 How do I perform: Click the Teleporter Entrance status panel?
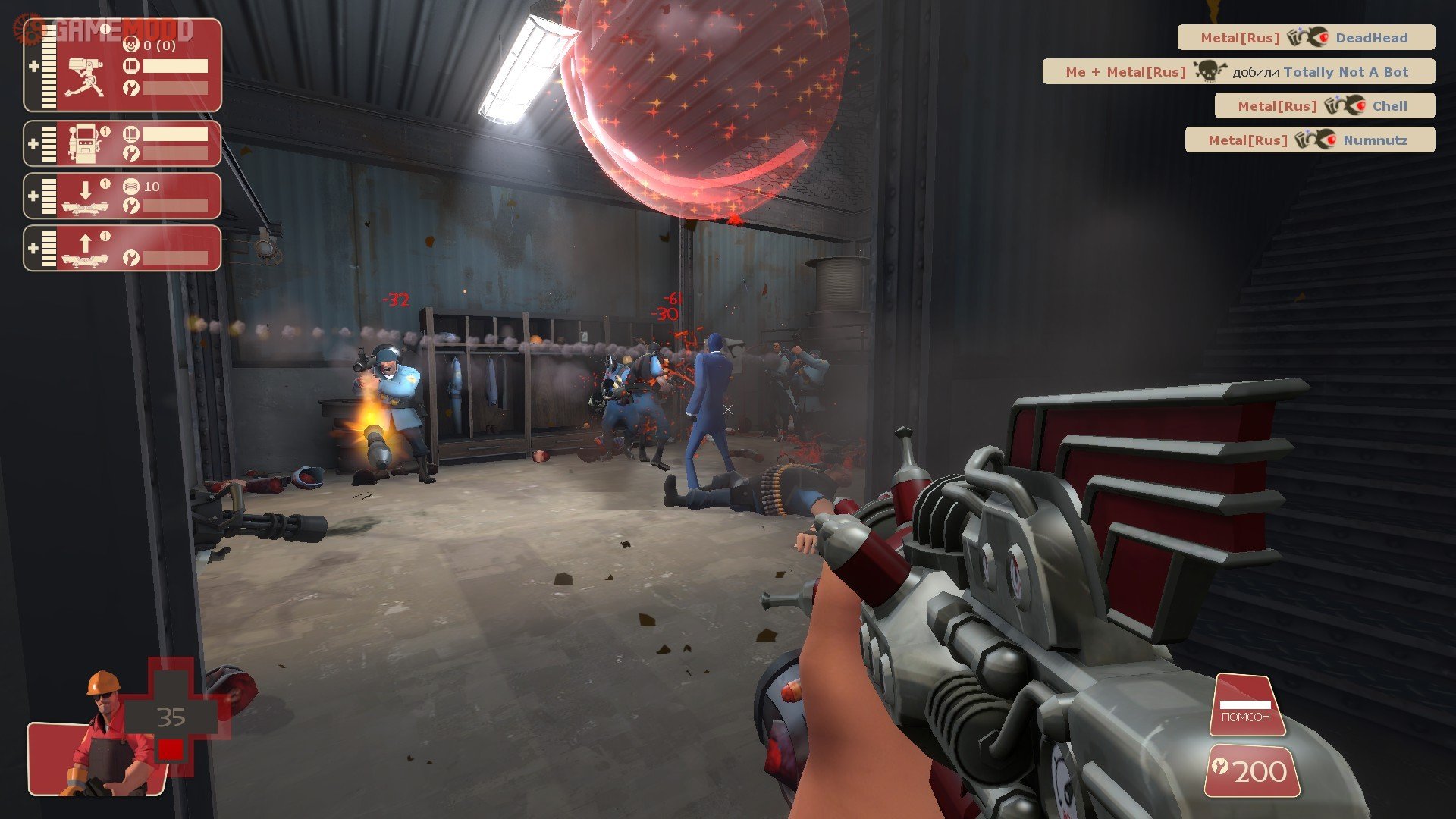click(123, 196)
